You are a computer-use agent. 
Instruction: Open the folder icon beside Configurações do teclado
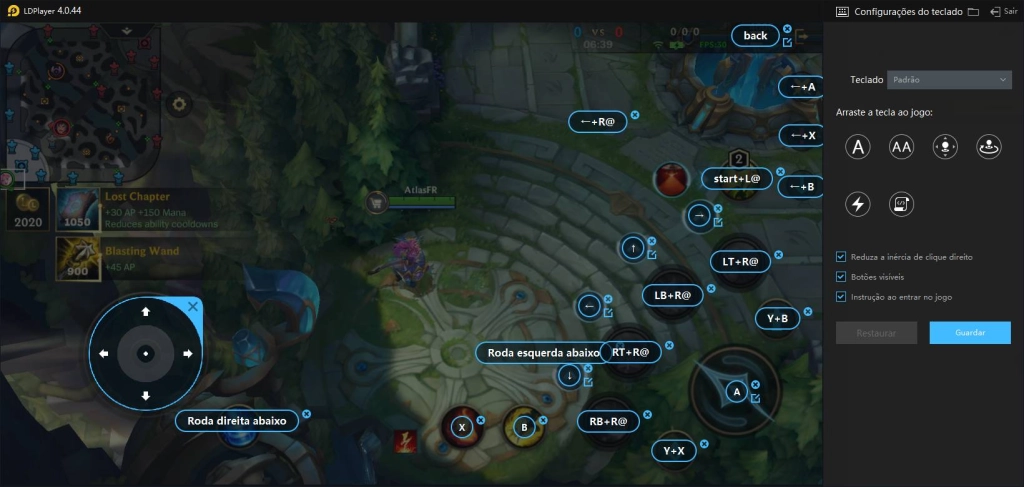click(973, 11)
